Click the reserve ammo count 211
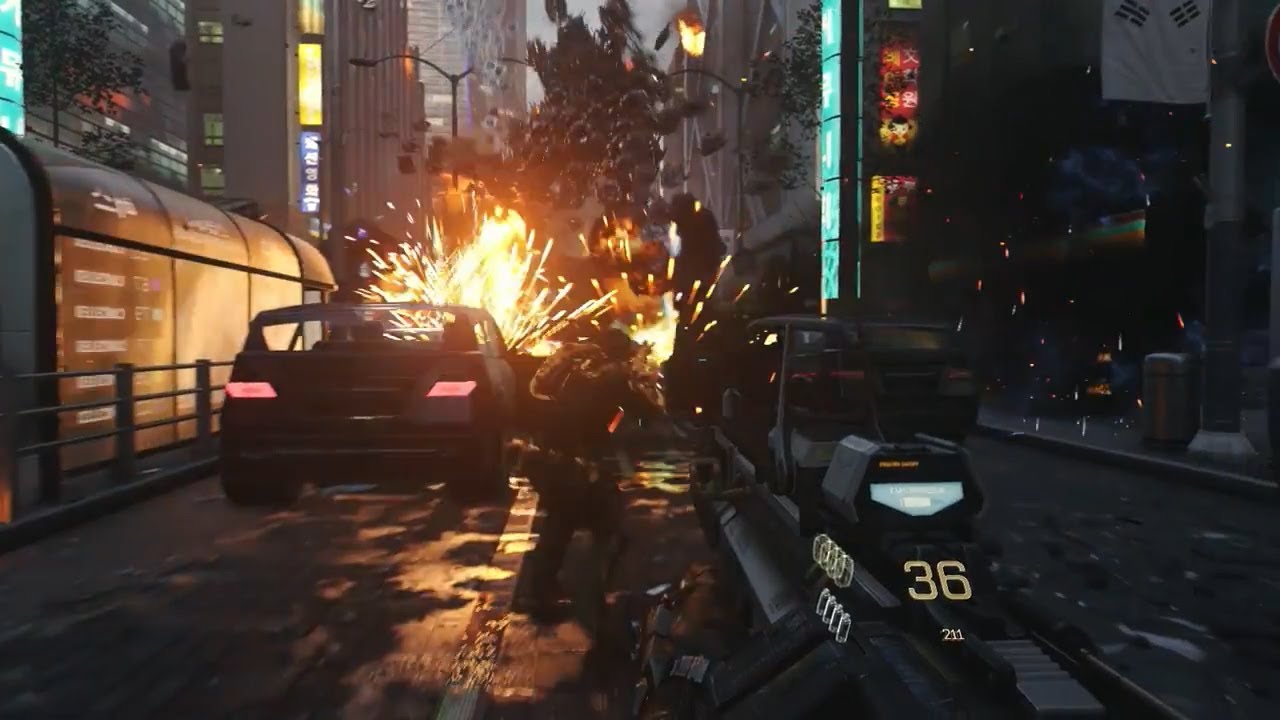 (953, 632)
